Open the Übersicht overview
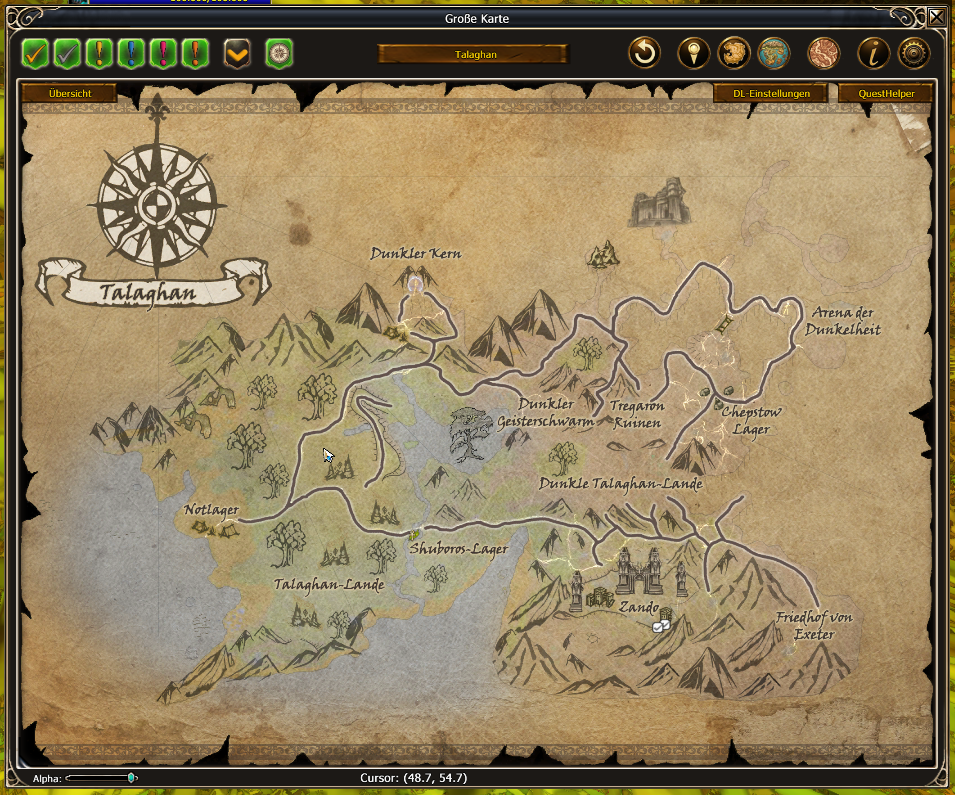 [69, 93]
